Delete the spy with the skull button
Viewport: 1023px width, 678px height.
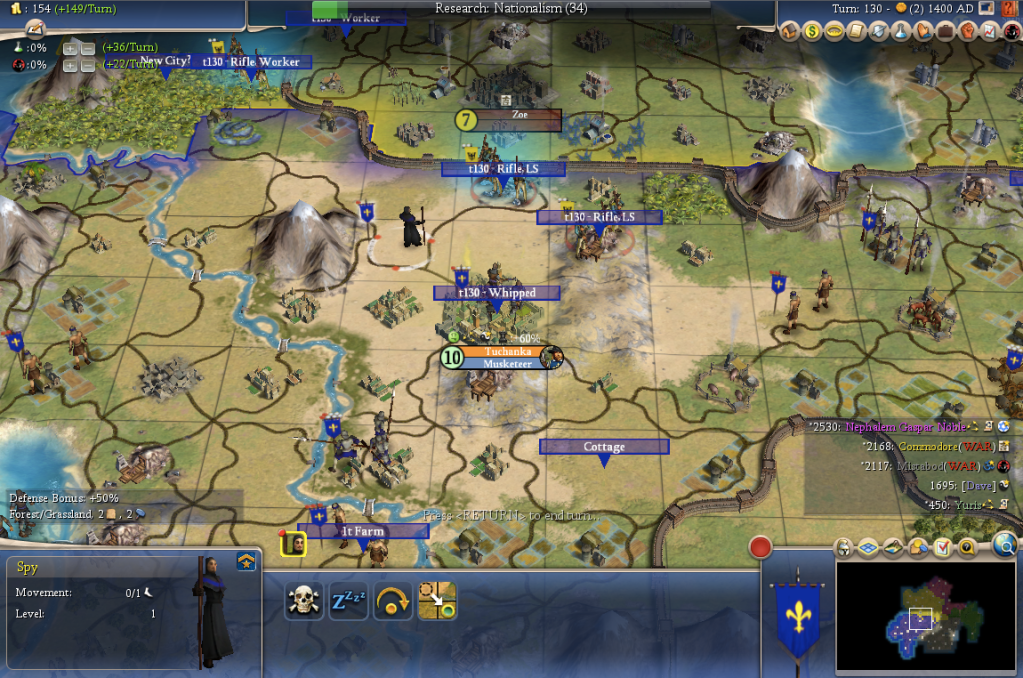(x=303, y=600)
